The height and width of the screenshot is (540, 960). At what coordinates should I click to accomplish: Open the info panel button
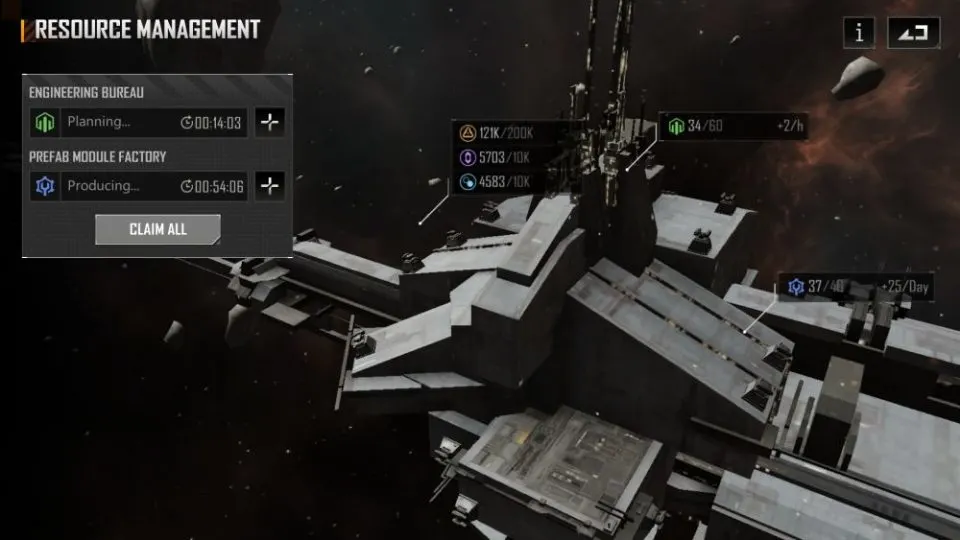coord(858,32)
